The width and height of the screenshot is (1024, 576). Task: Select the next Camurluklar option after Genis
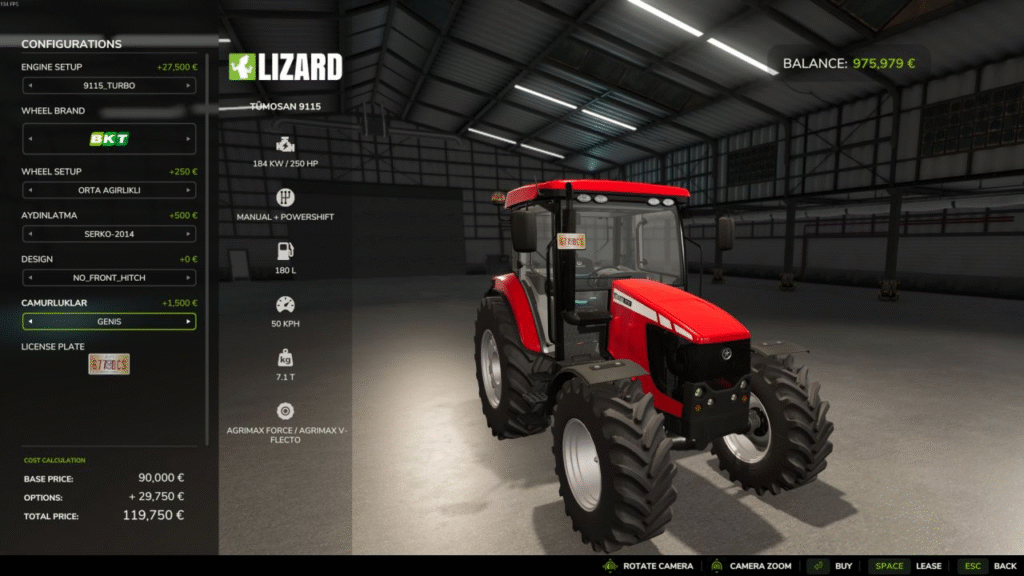[188, 322]
